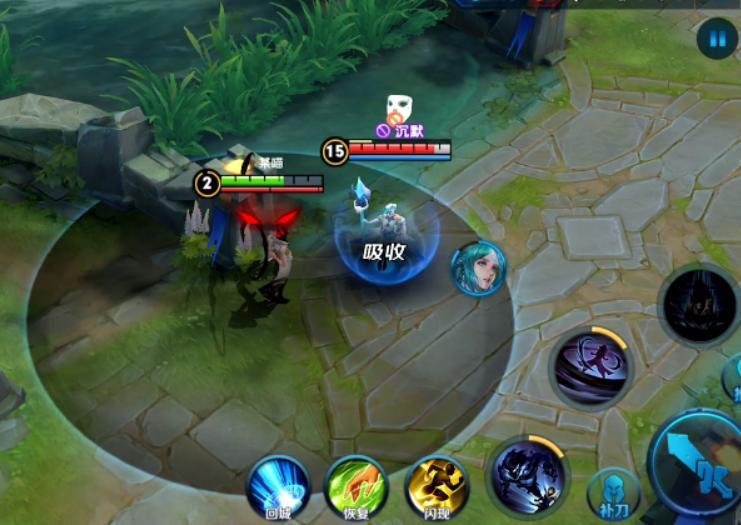The width and height of the screenshot is (741, 525).
Task: Activate the shadow beast dash skill
Action: pyautogui.click(x=527, y=475)
